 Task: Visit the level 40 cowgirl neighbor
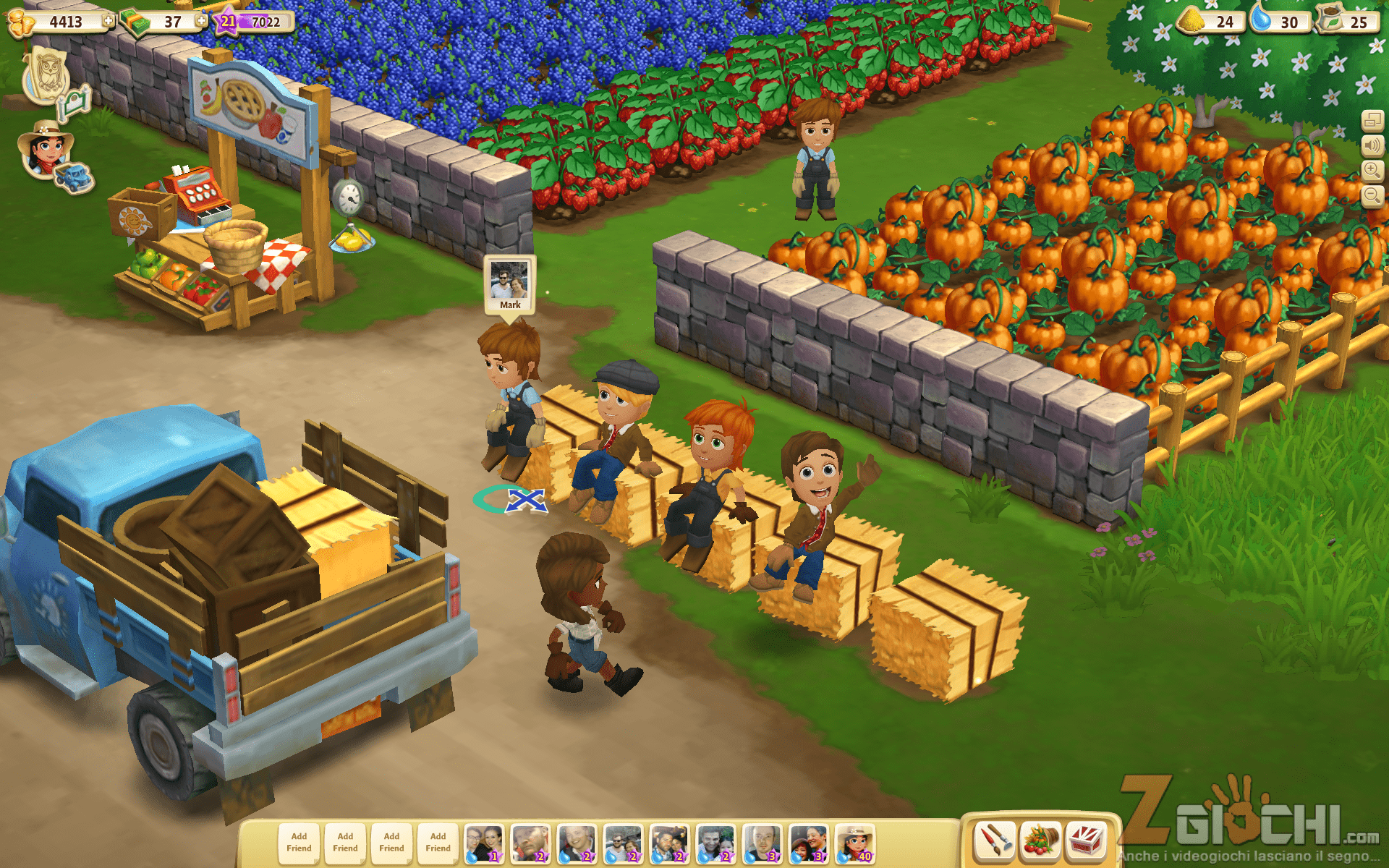point(854,843)
